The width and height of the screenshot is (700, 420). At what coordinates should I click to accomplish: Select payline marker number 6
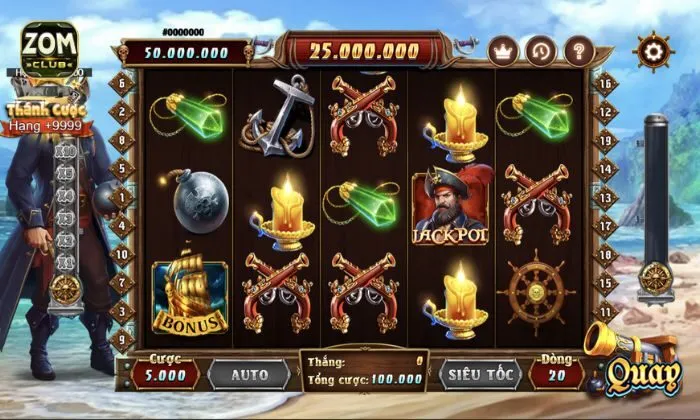coord(122,85)
